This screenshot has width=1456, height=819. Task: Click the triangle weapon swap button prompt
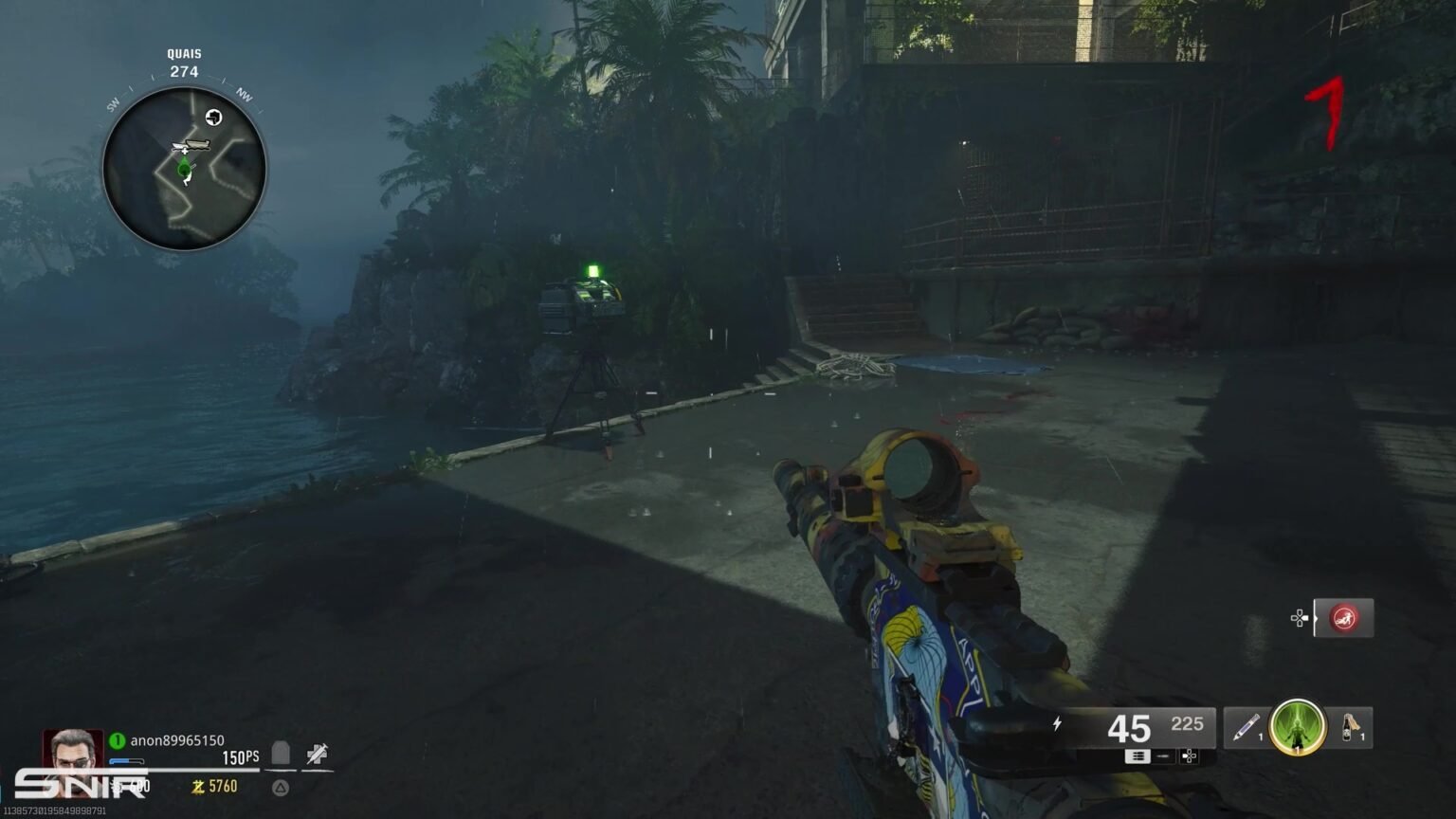click(280, 788)
